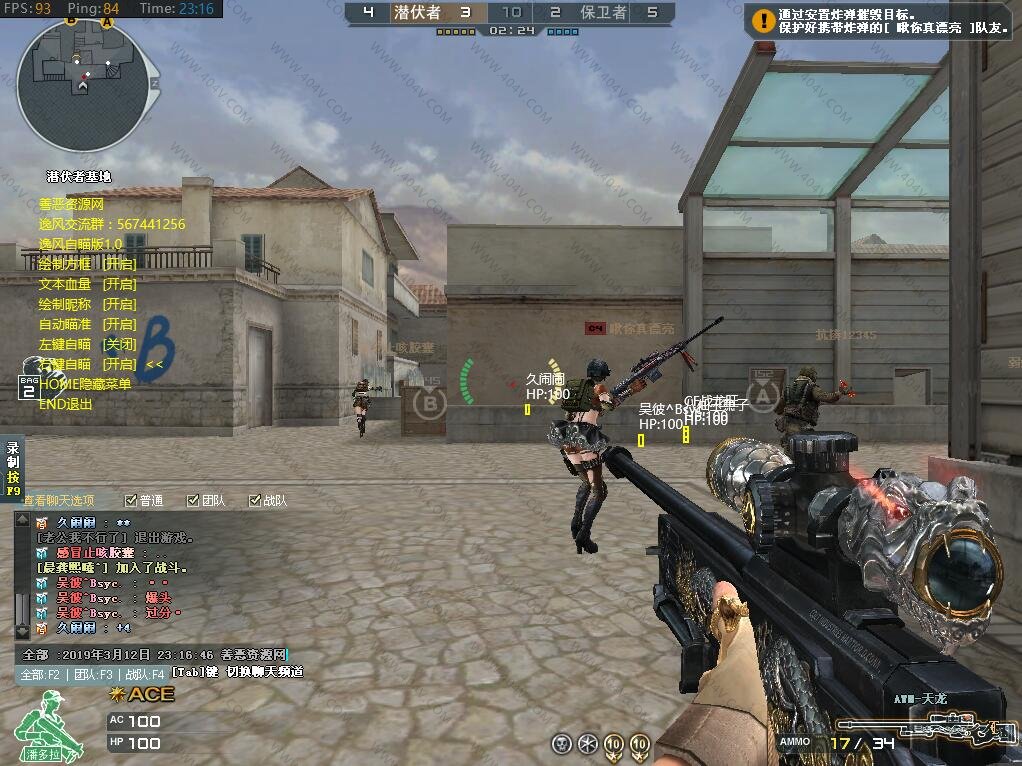
Task: Uncheck the 团队 chat filter checkbox
Action: tap(194, 500)
